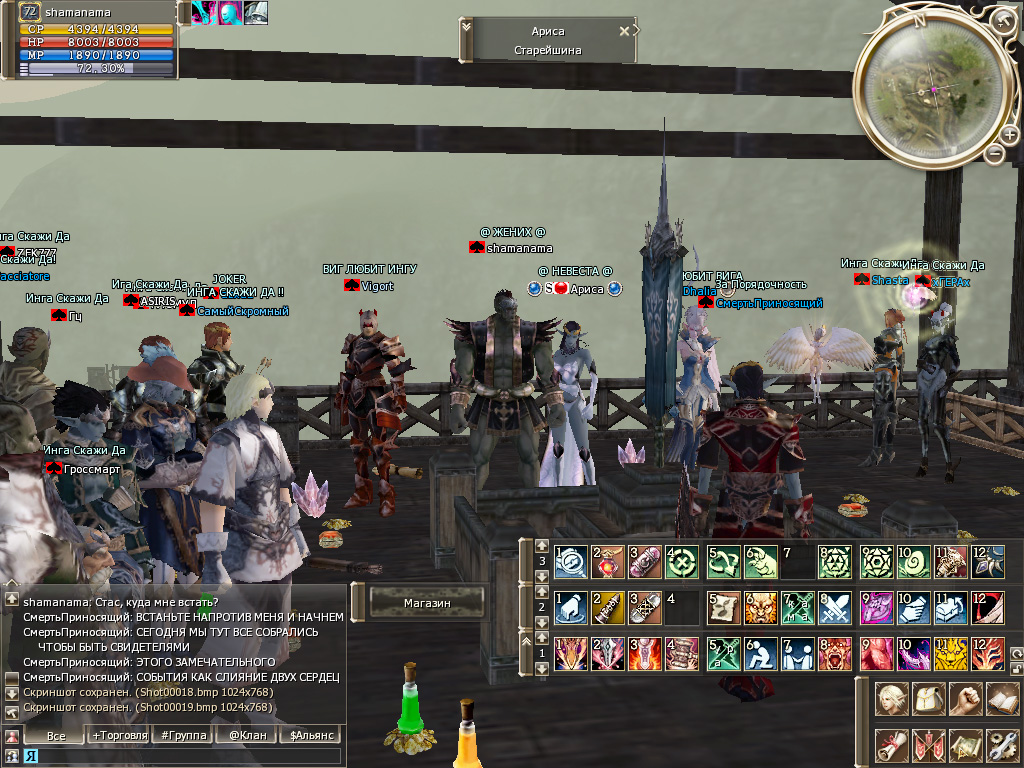Viewport: 1024px width, 768px height.
Task: Open the character status elf portrait icon
Action: coord(890,698)
